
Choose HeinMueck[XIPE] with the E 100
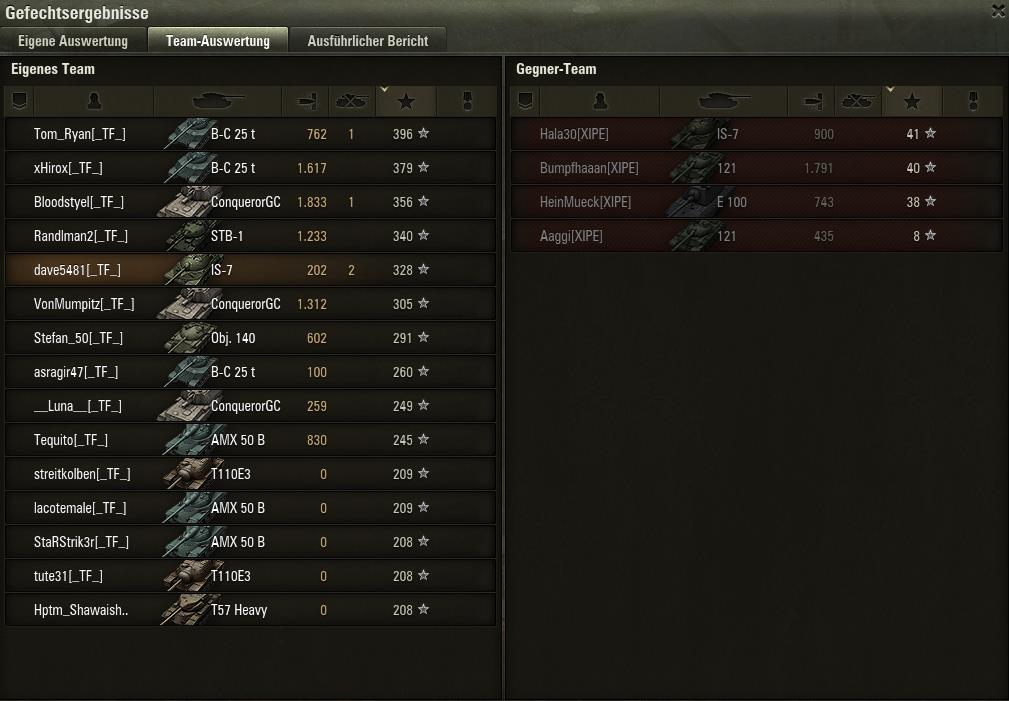tap(755, 202)
